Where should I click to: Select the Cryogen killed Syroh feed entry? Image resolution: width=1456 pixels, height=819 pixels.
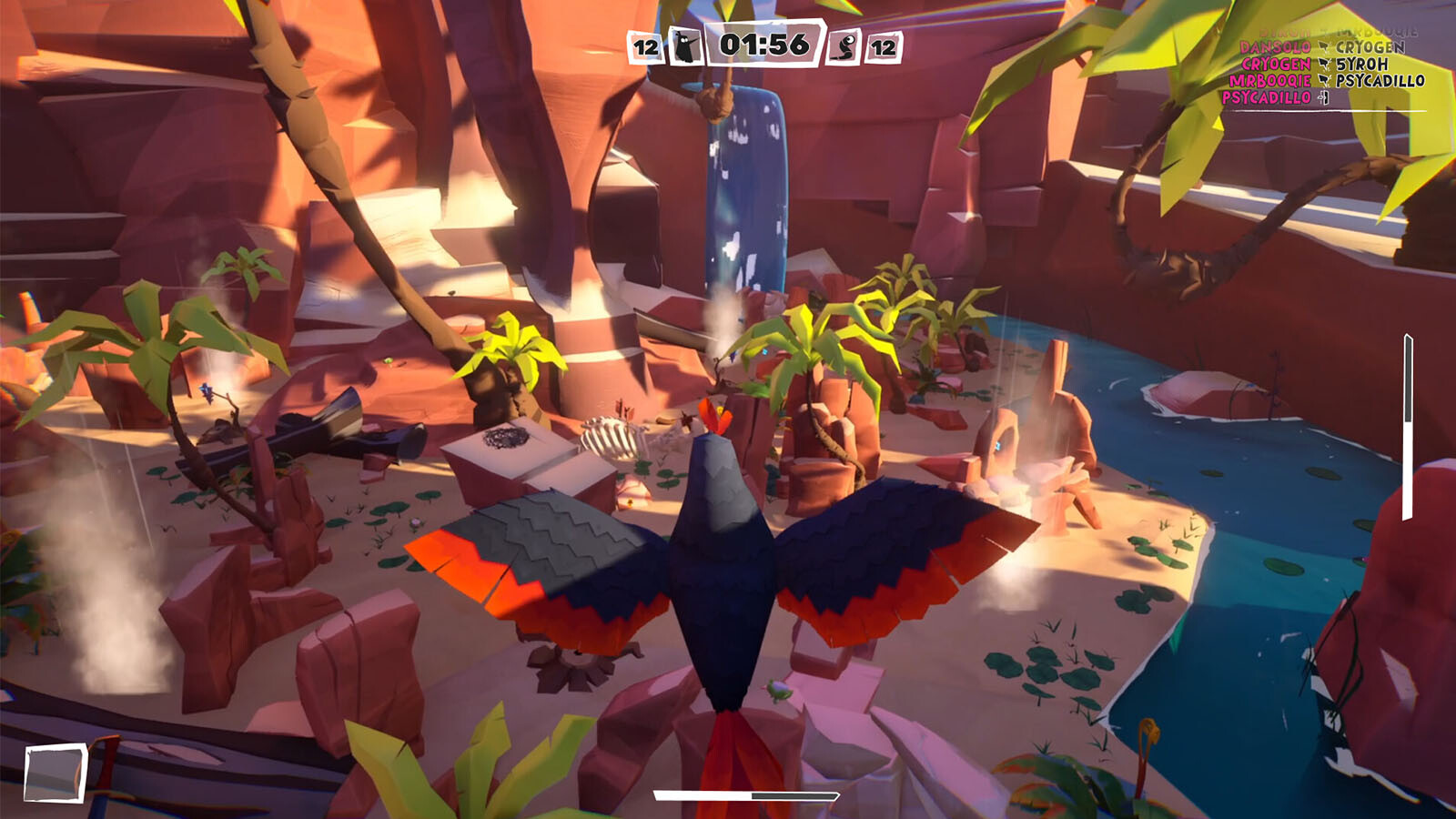(x=1315, y=64)
